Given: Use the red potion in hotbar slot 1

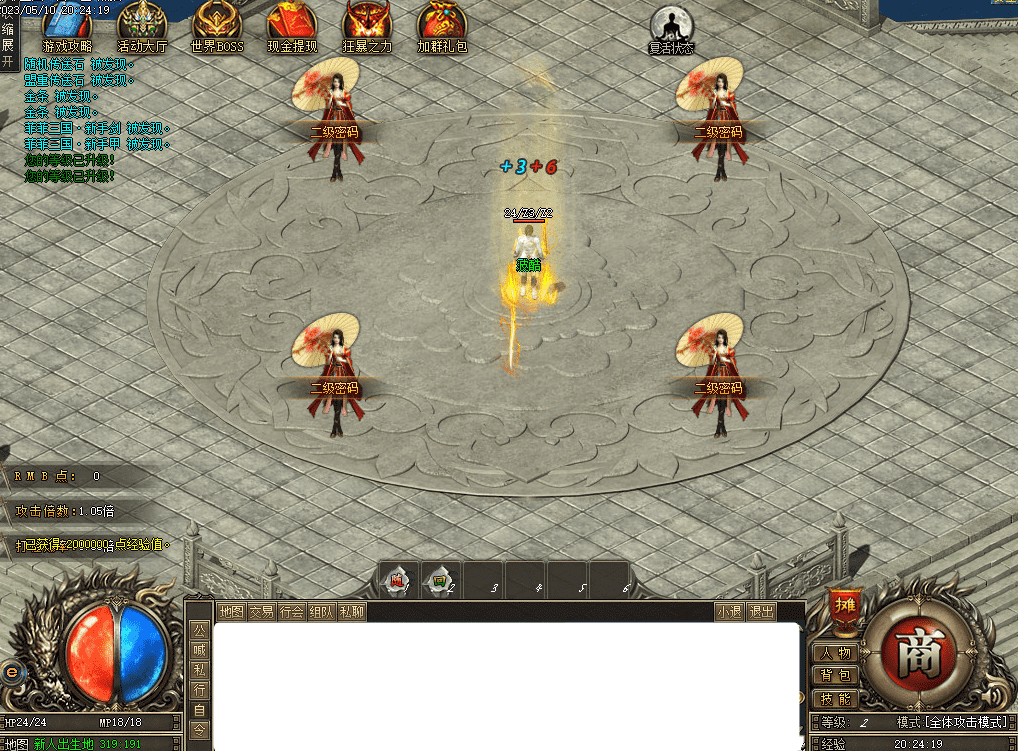Looking at the screenshot, I should point(397,580).
